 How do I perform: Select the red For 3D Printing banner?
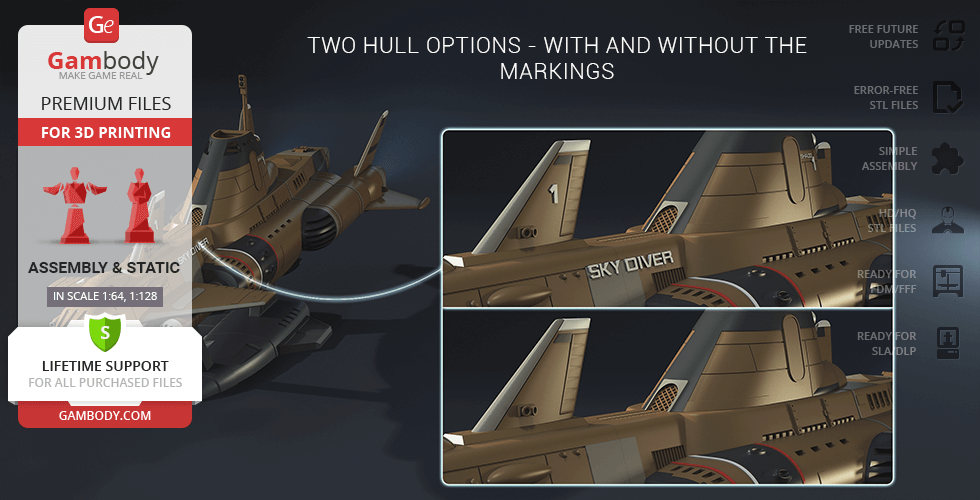pos(105,132)
